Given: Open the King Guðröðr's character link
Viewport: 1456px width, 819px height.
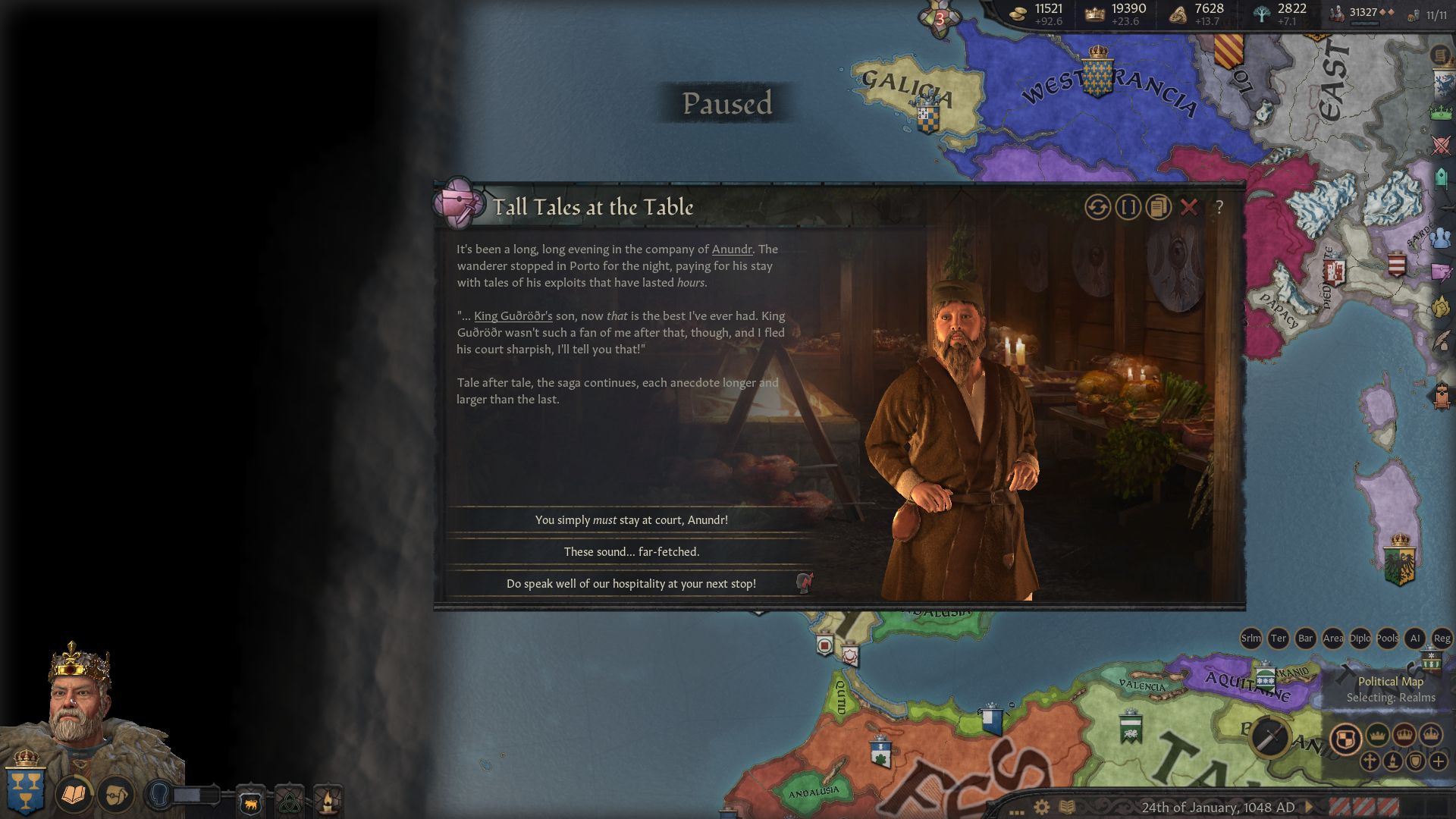Looking at the screenshot, I should 513,316.
